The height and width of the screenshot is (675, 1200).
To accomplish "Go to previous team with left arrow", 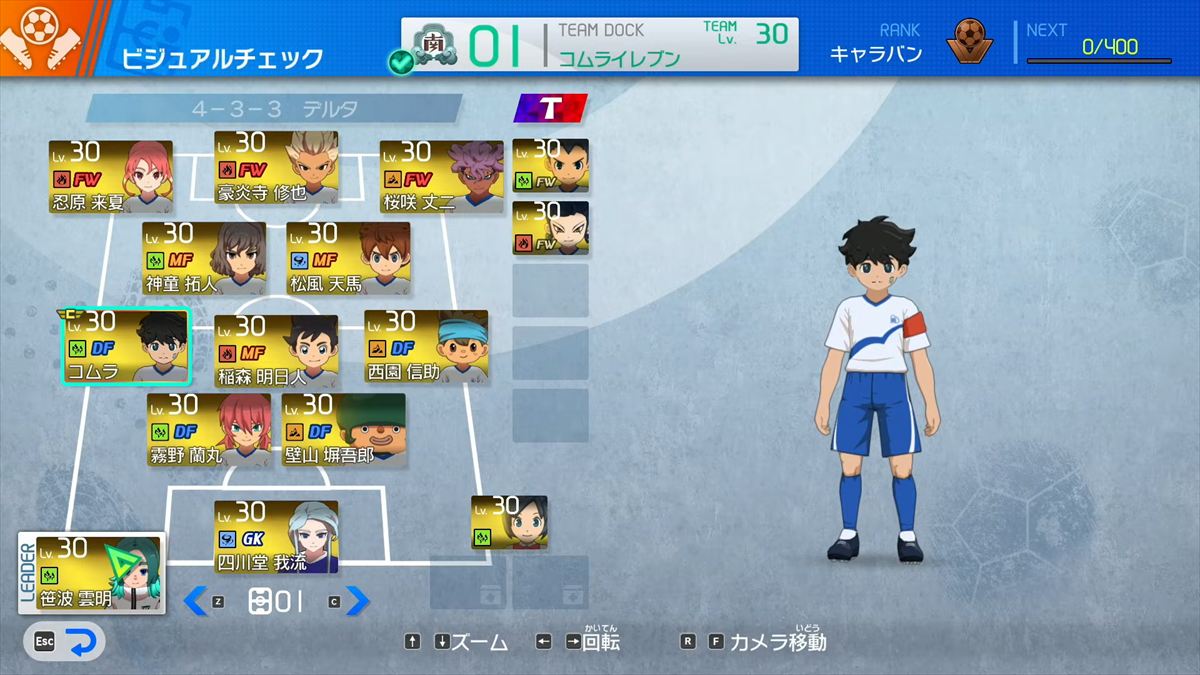I will [x=196, y=600].
